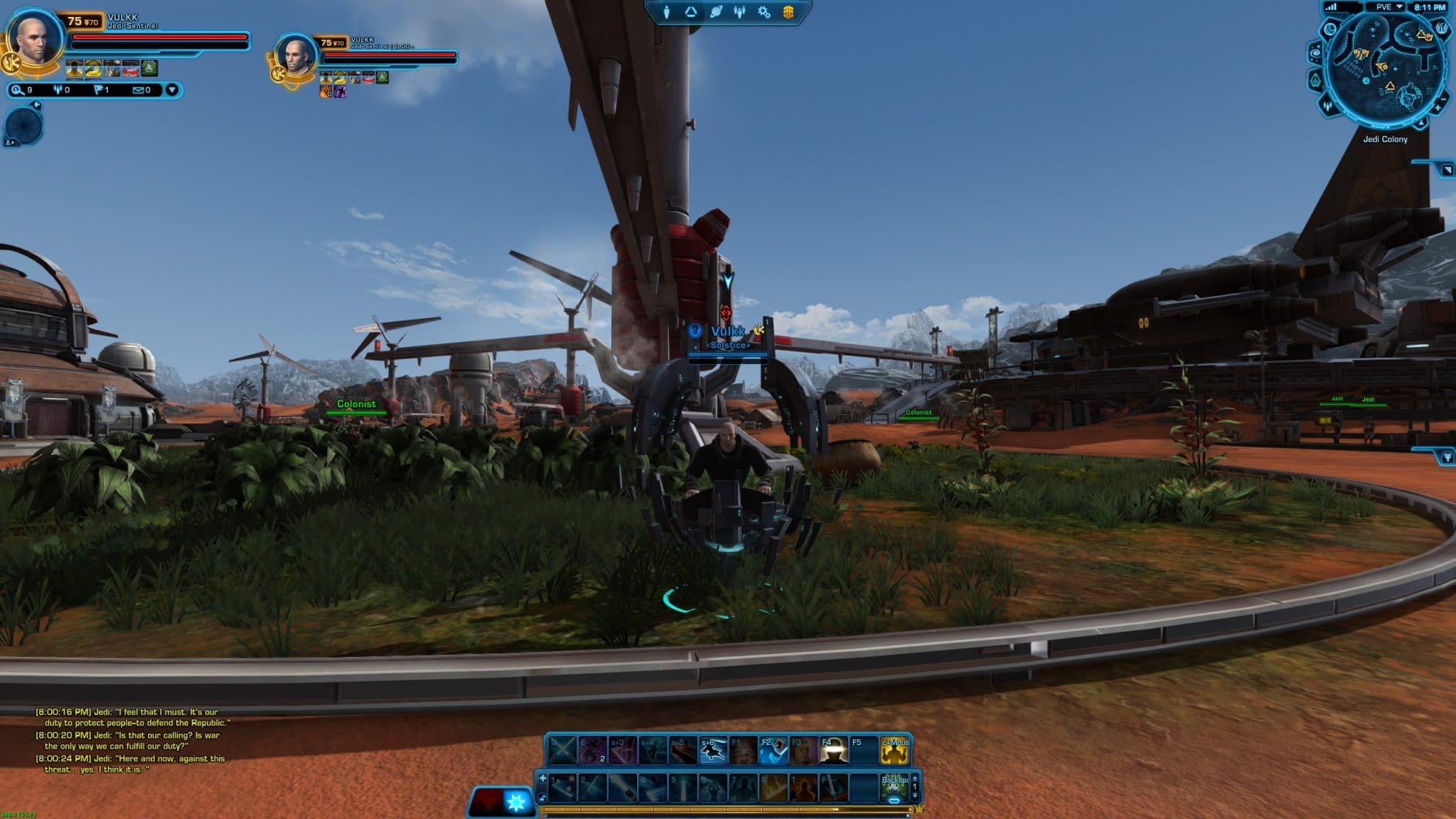The image size is (1456, 819).
Task: Open the Cartel Market gold coin icon
Action: click(x=788, y=11)
